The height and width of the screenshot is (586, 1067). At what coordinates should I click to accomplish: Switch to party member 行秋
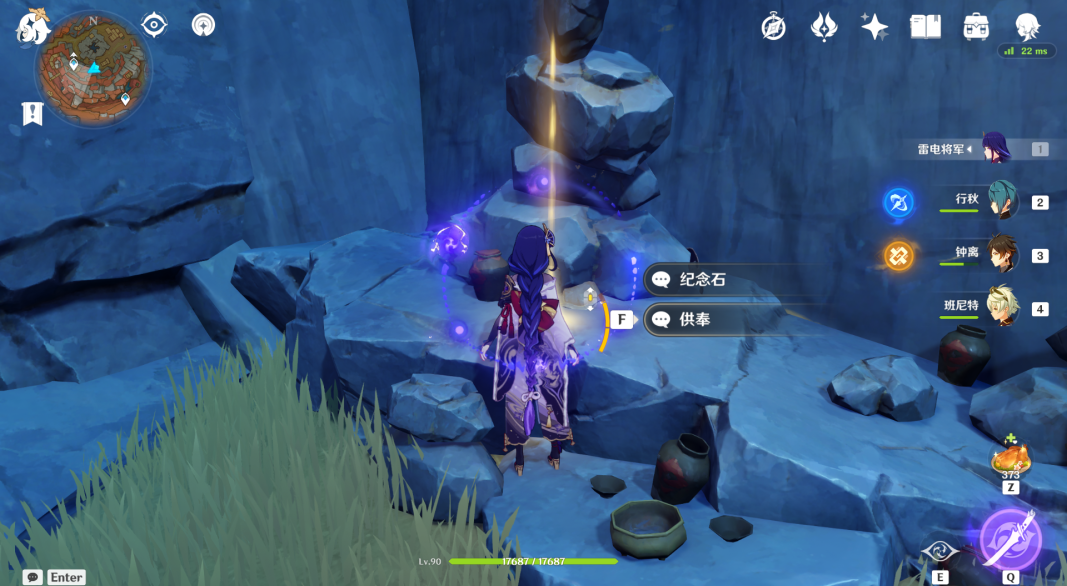(1001, 201)
